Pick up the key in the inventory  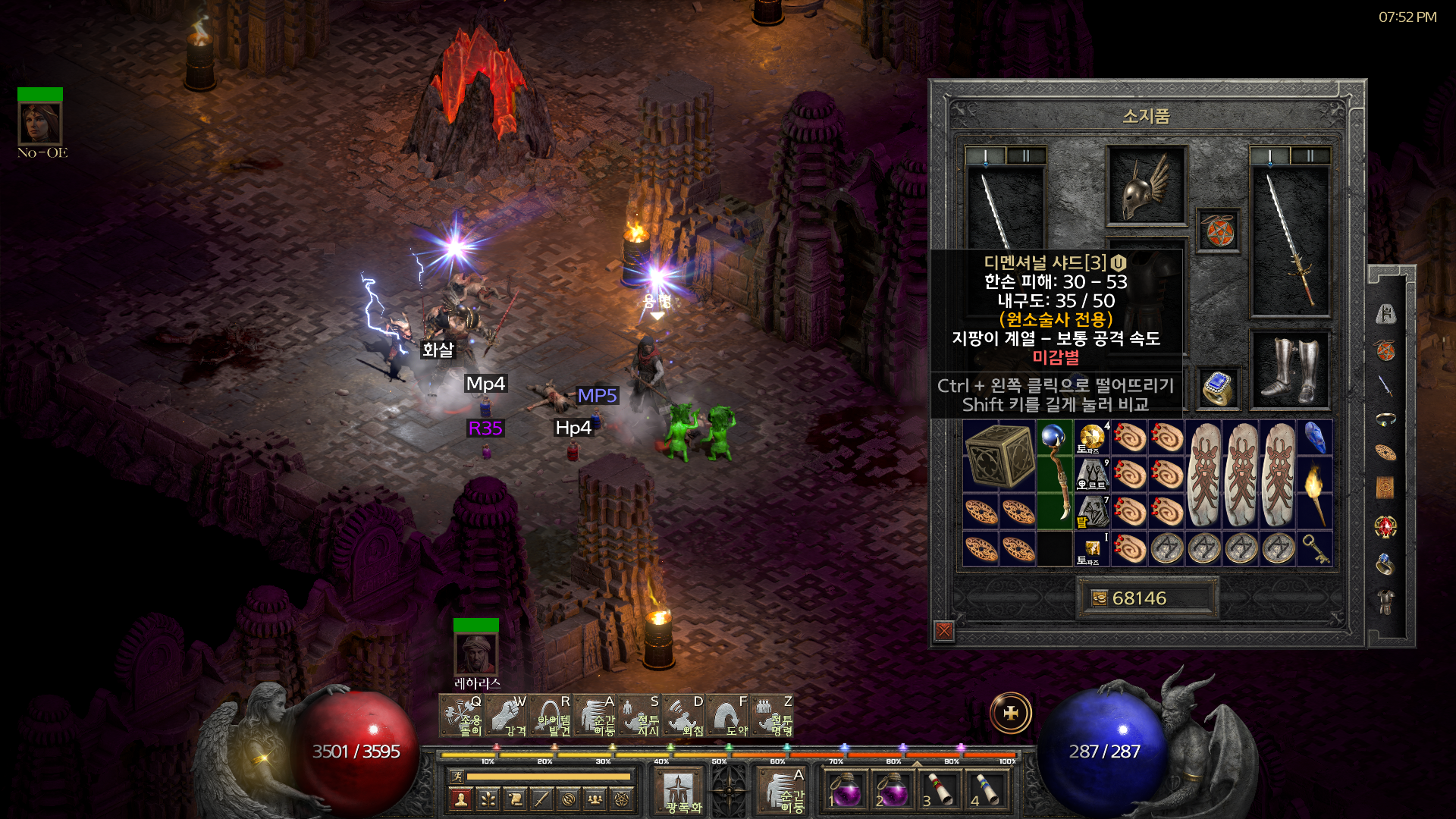point(1314,548)
